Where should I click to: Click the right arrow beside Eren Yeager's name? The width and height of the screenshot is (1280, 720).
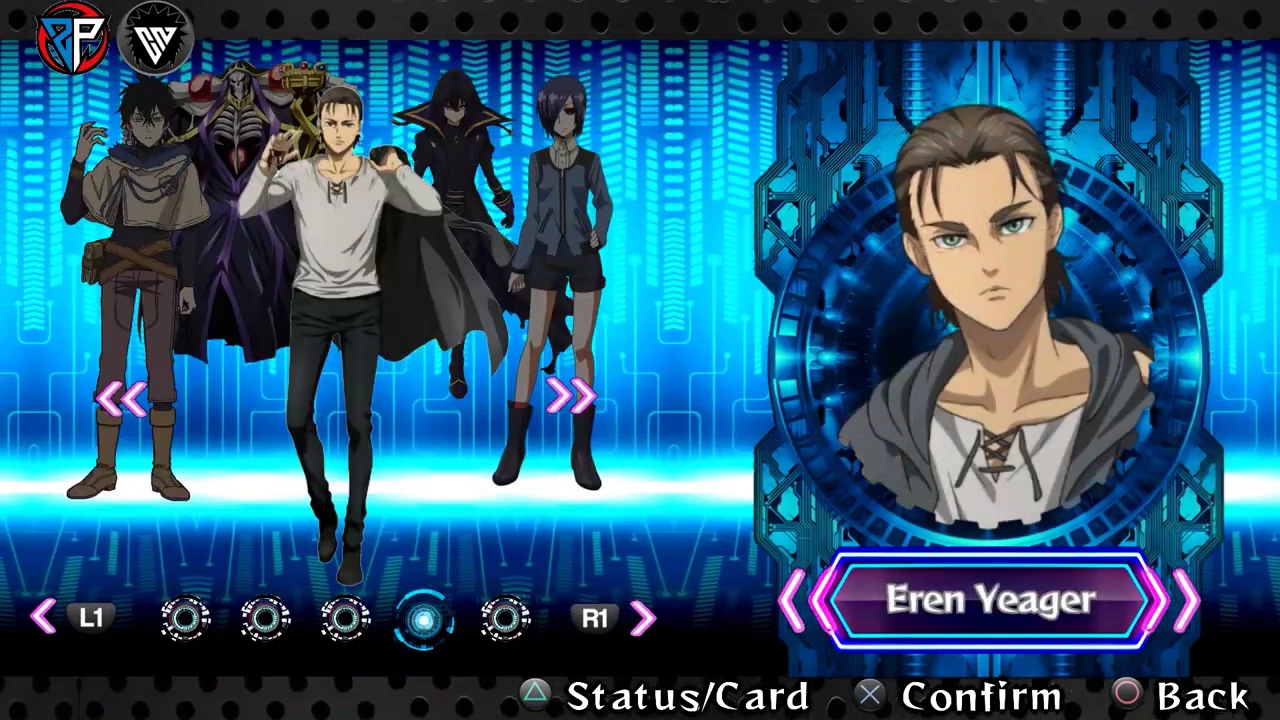1187,601
